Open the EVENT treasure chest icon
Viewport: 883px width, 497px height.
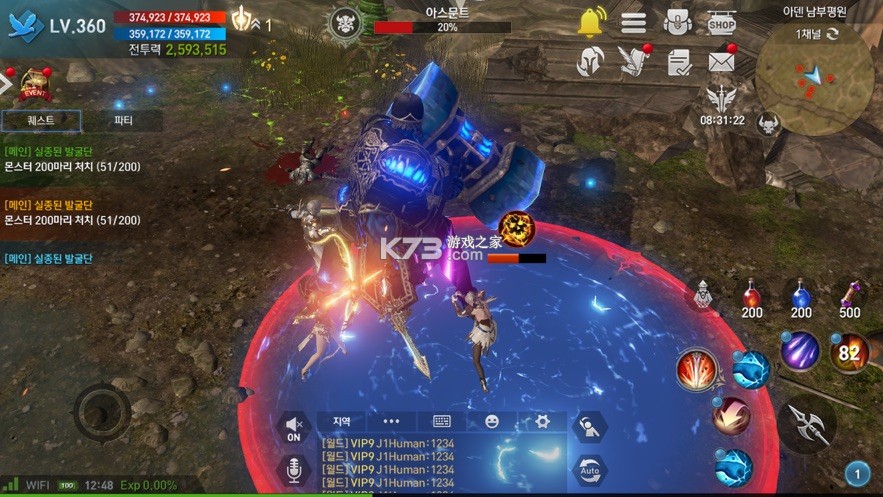coord(36,85)
